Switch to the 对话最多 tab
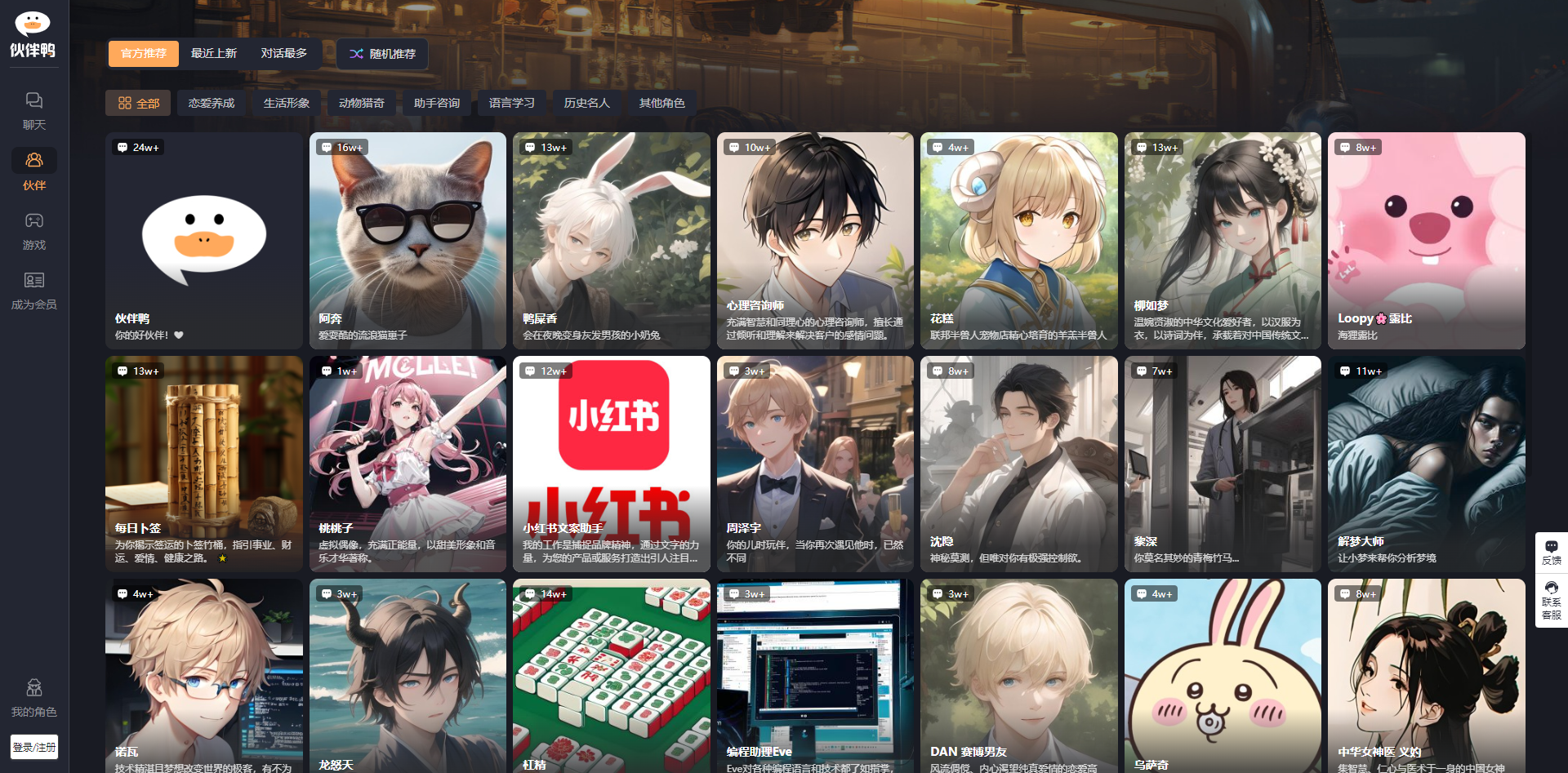Screen dimensions: 1568x773 click(x=284, y=54)
